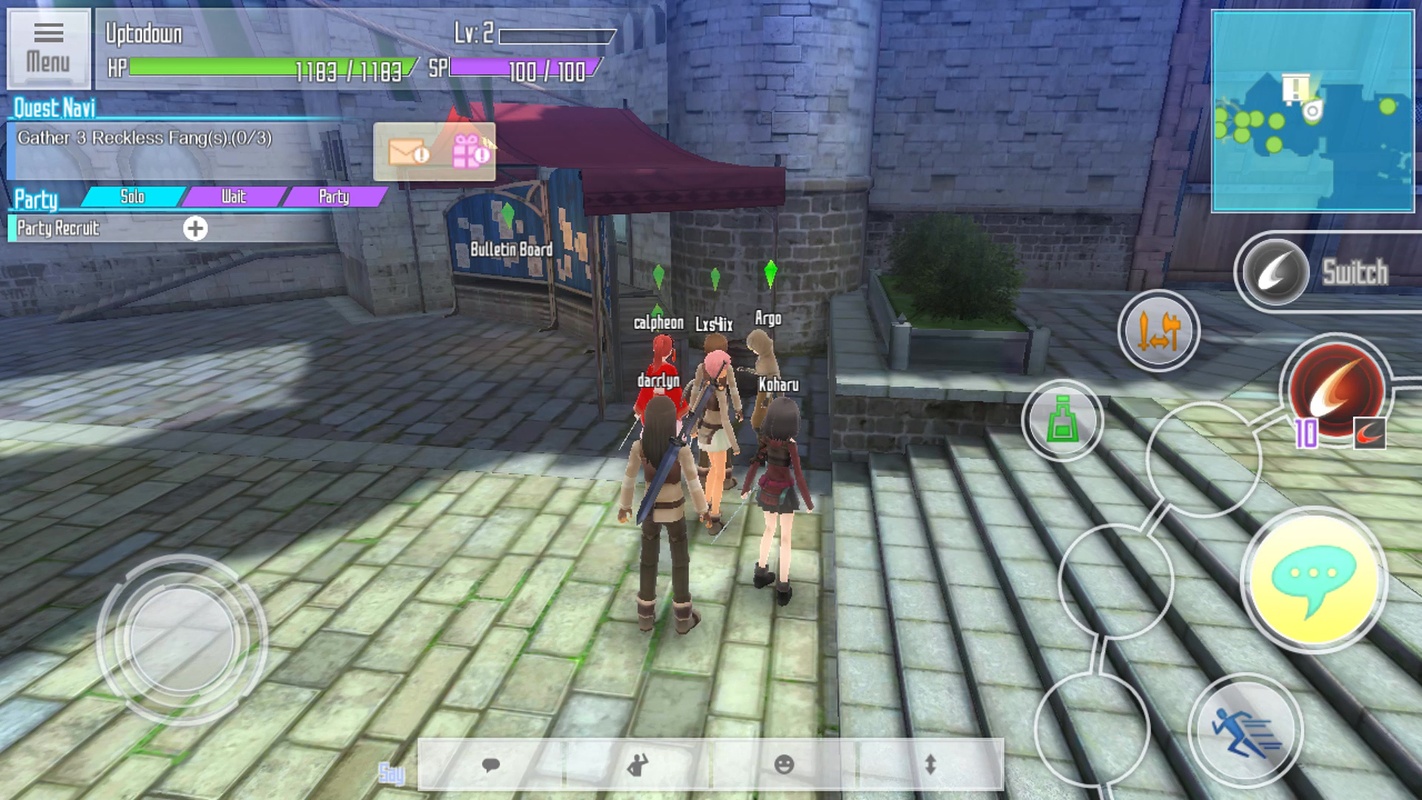Open the pink gift box icon
1422x800 pixels.
468,152
